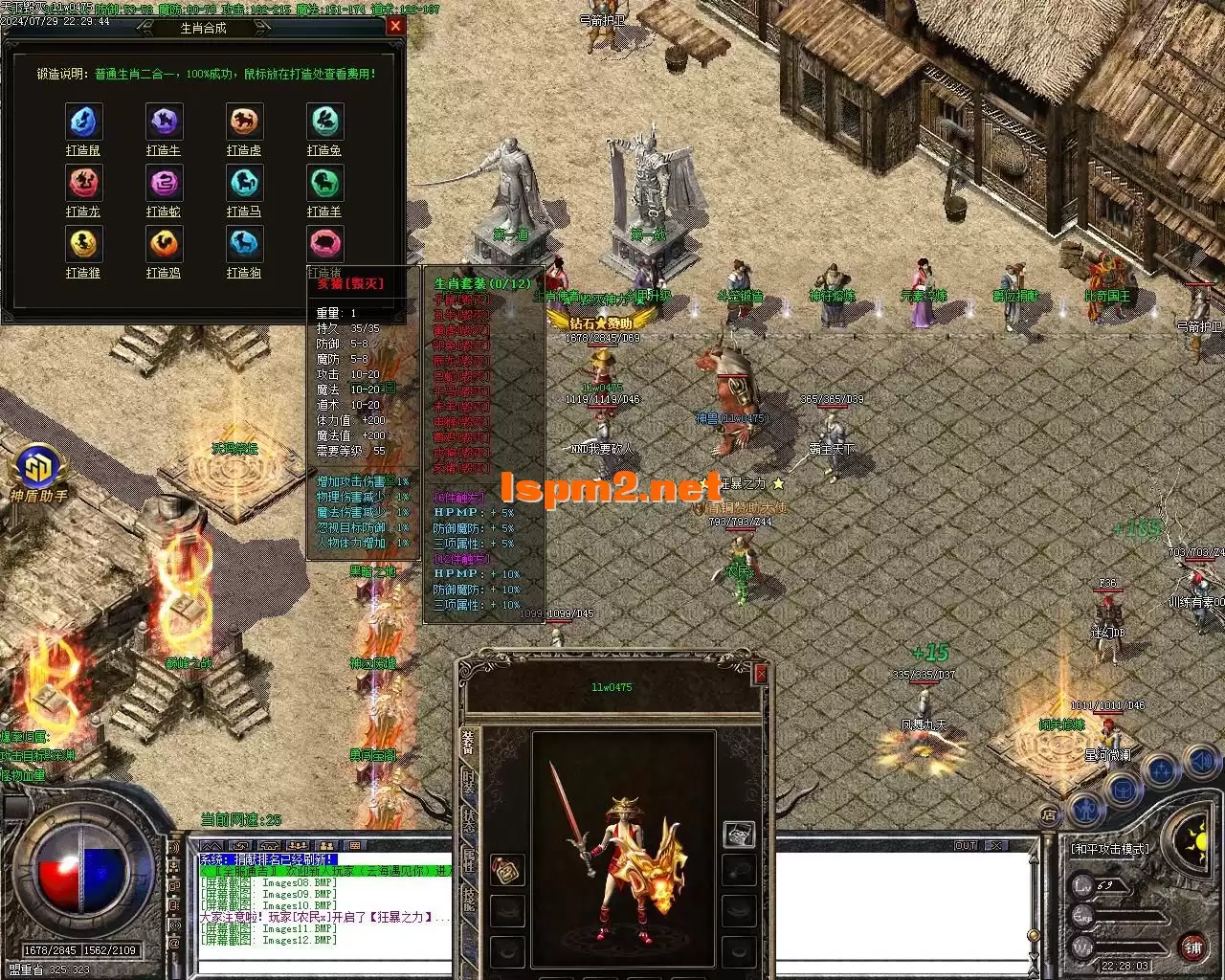Forge the Tiger zodiac stone (打造虎)
Image resolution: width=1225 pixels, height=980 pixels.
point(244,122)
